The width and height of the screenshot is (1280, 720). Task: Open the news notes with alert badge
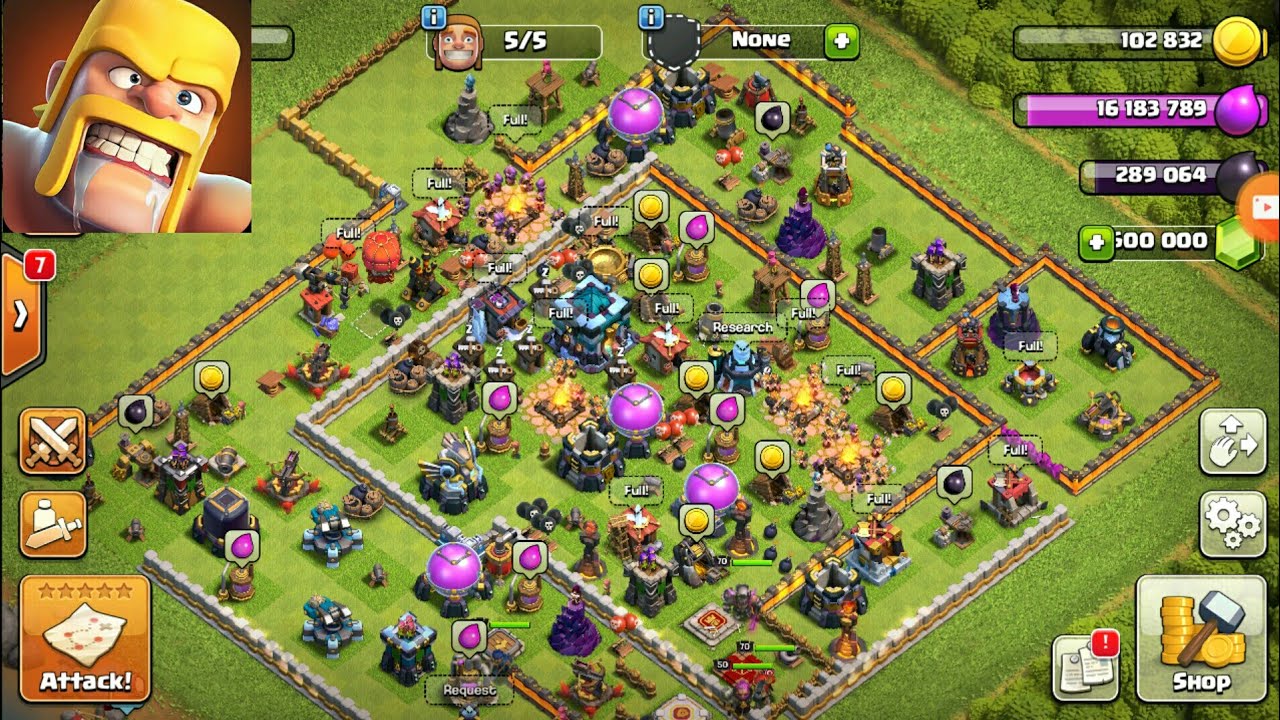tap(1086, 666)
